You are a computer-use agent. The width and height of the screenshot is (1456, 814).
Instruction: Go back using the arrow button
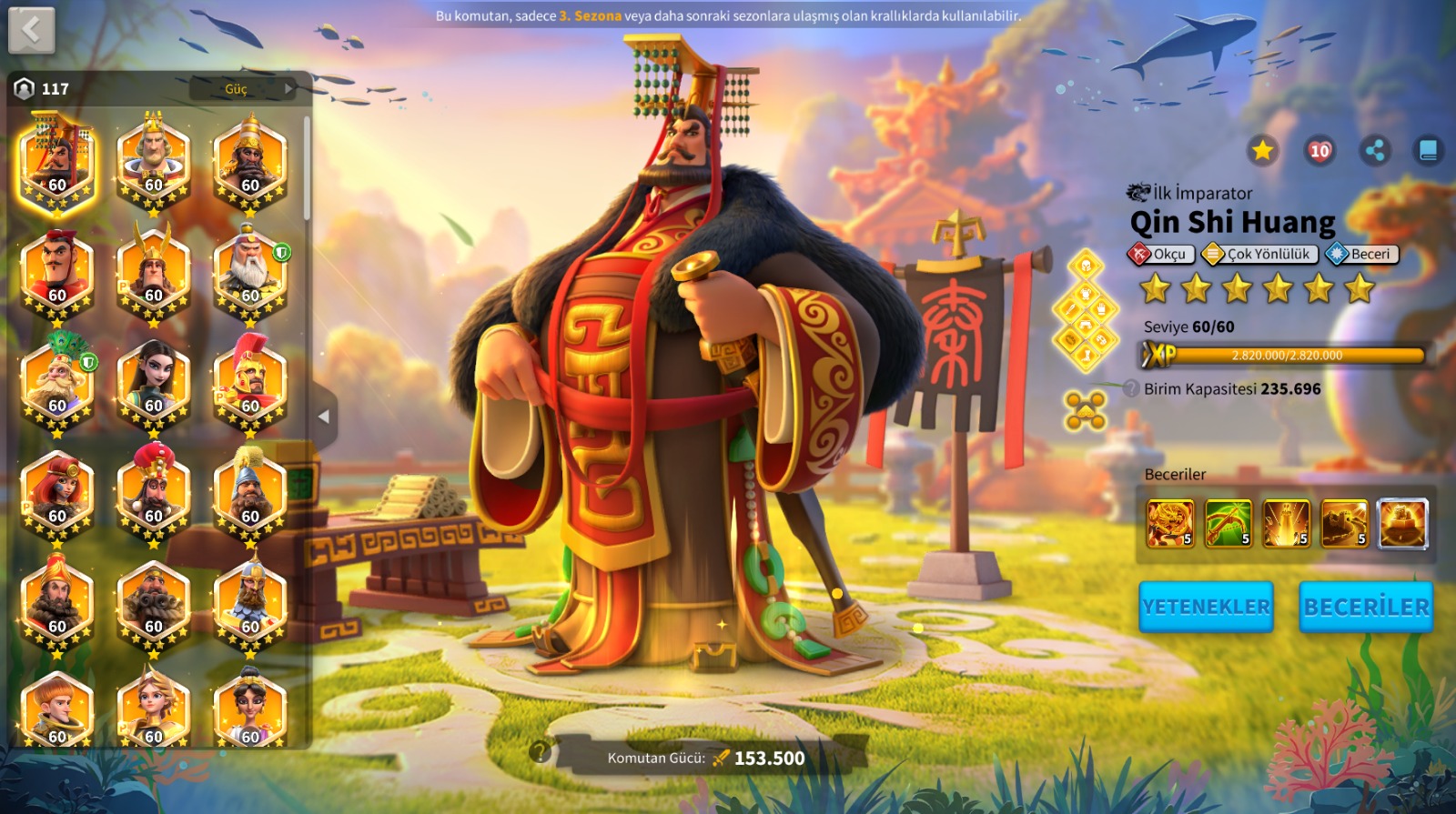32,30
